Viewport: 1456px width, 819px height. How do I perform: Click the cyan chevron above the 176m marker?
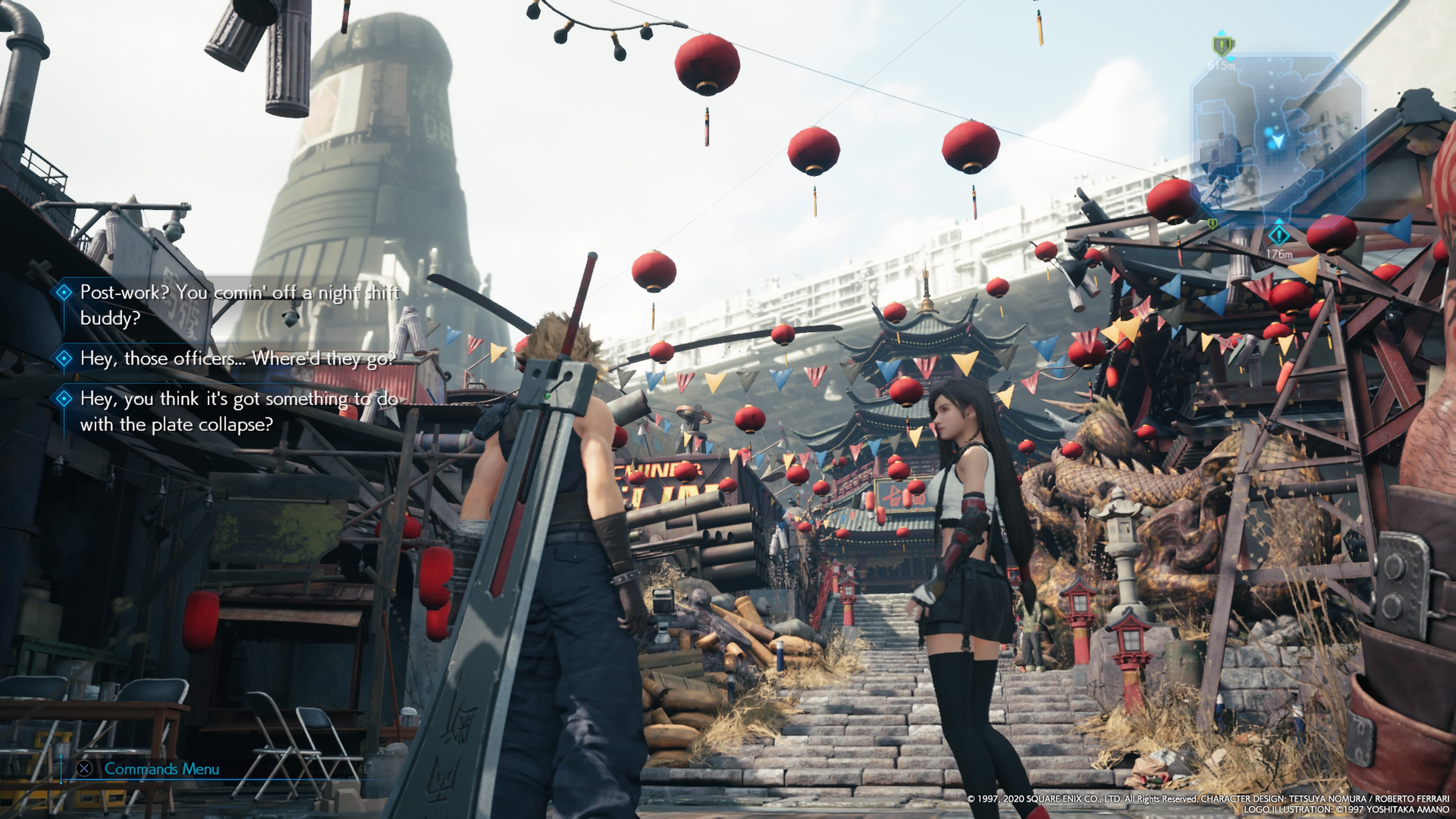pos(1279,222)
